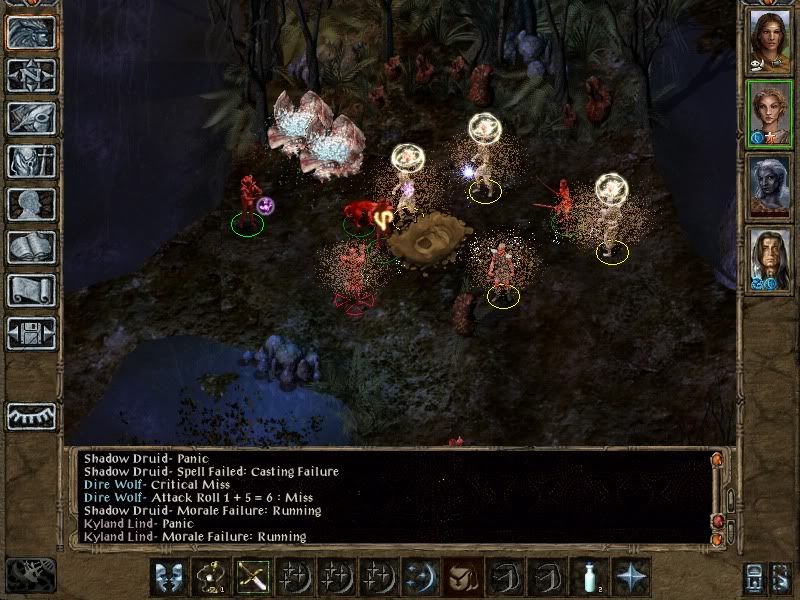Open the inventory screen
Screen dimensions: 800x600
coord(31,160)
